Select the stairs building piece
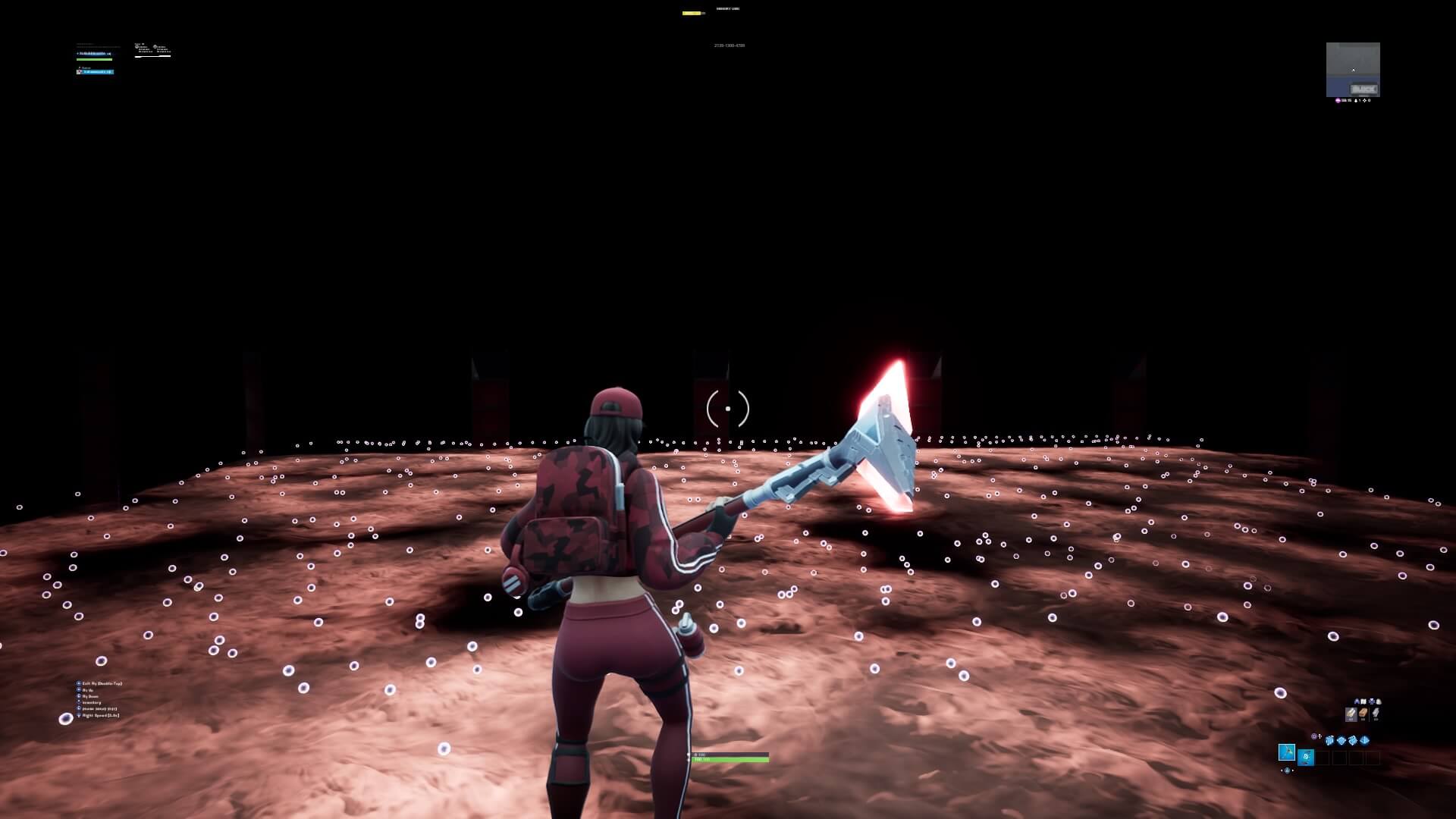This screenshot has height=819, width=1456. [1353, 740]
